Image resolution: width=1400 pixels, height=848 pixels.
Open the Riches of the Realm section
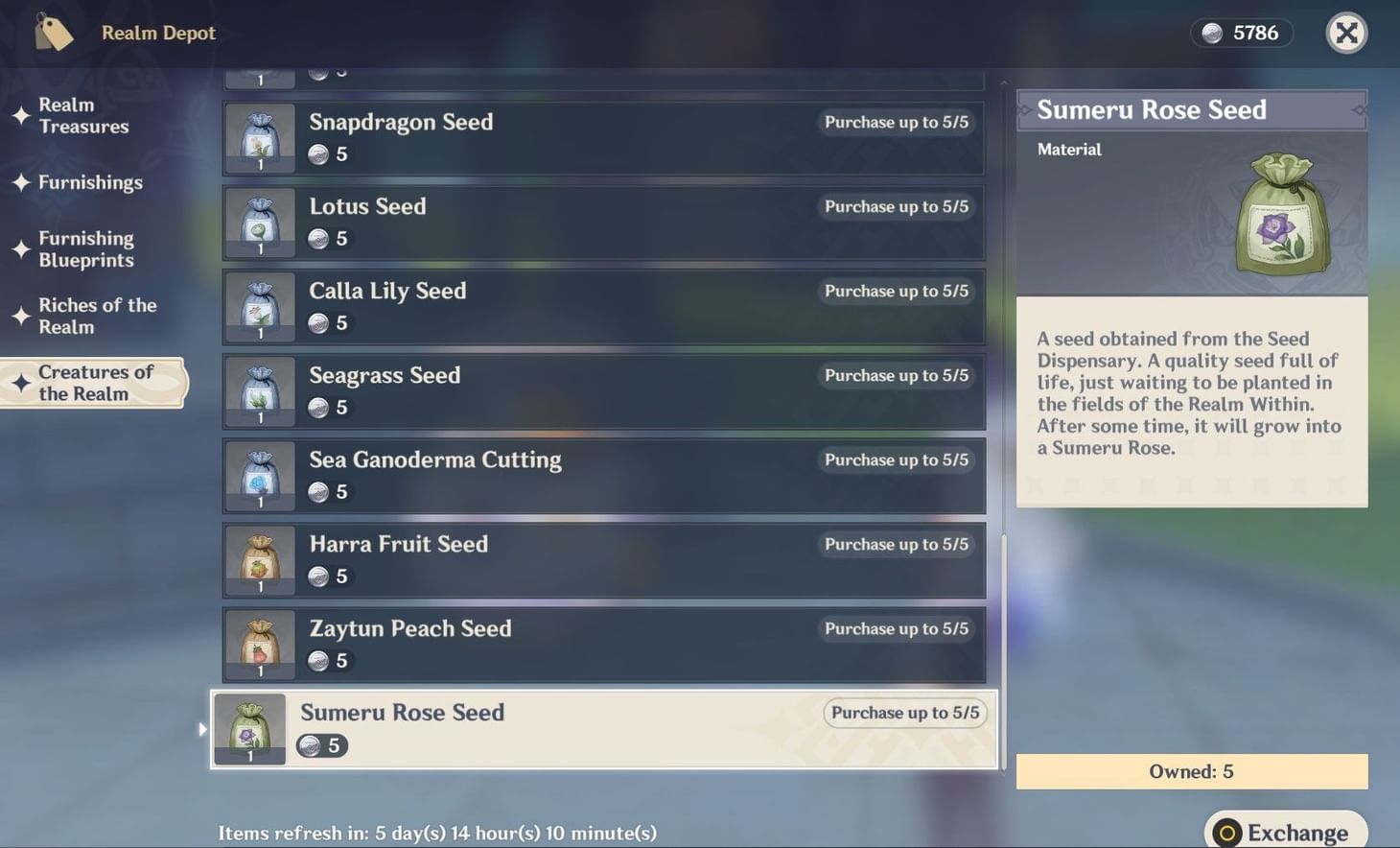tap(97, 316)
